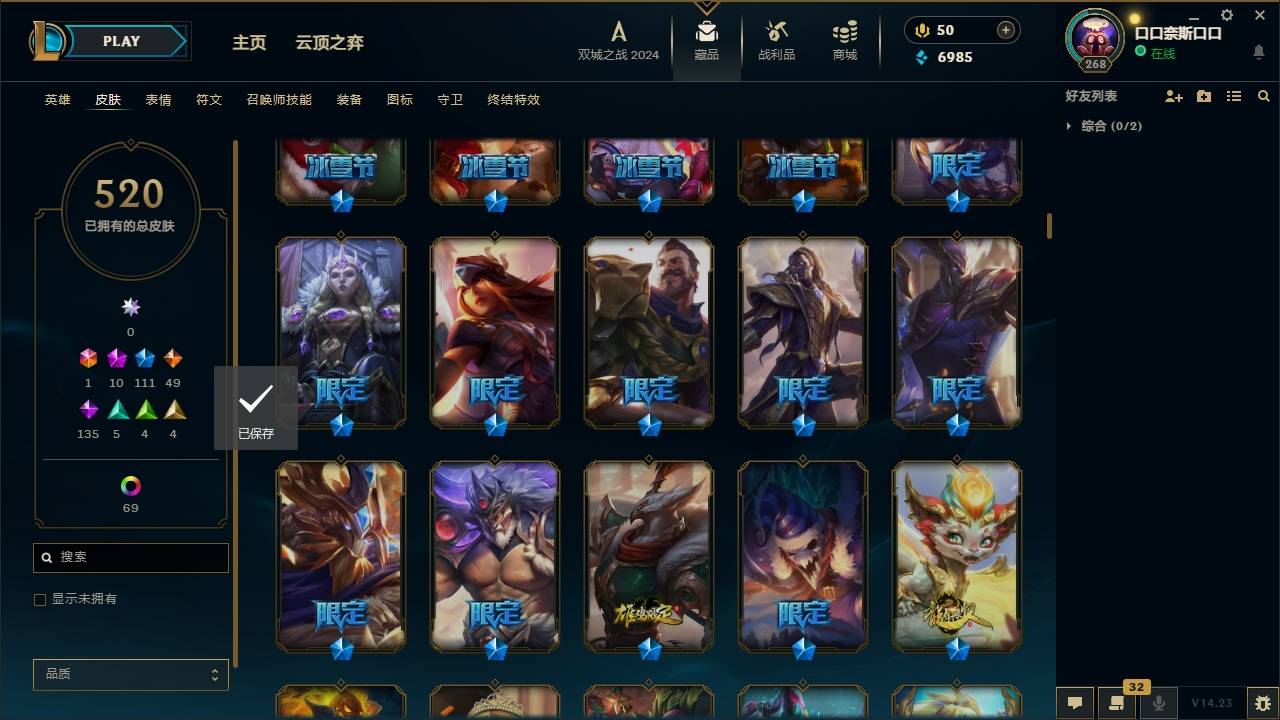The width and height of the screenshot is (1280, 720).
Task: Open the chat bubble icon bottom right
Action: [1075, 704]
